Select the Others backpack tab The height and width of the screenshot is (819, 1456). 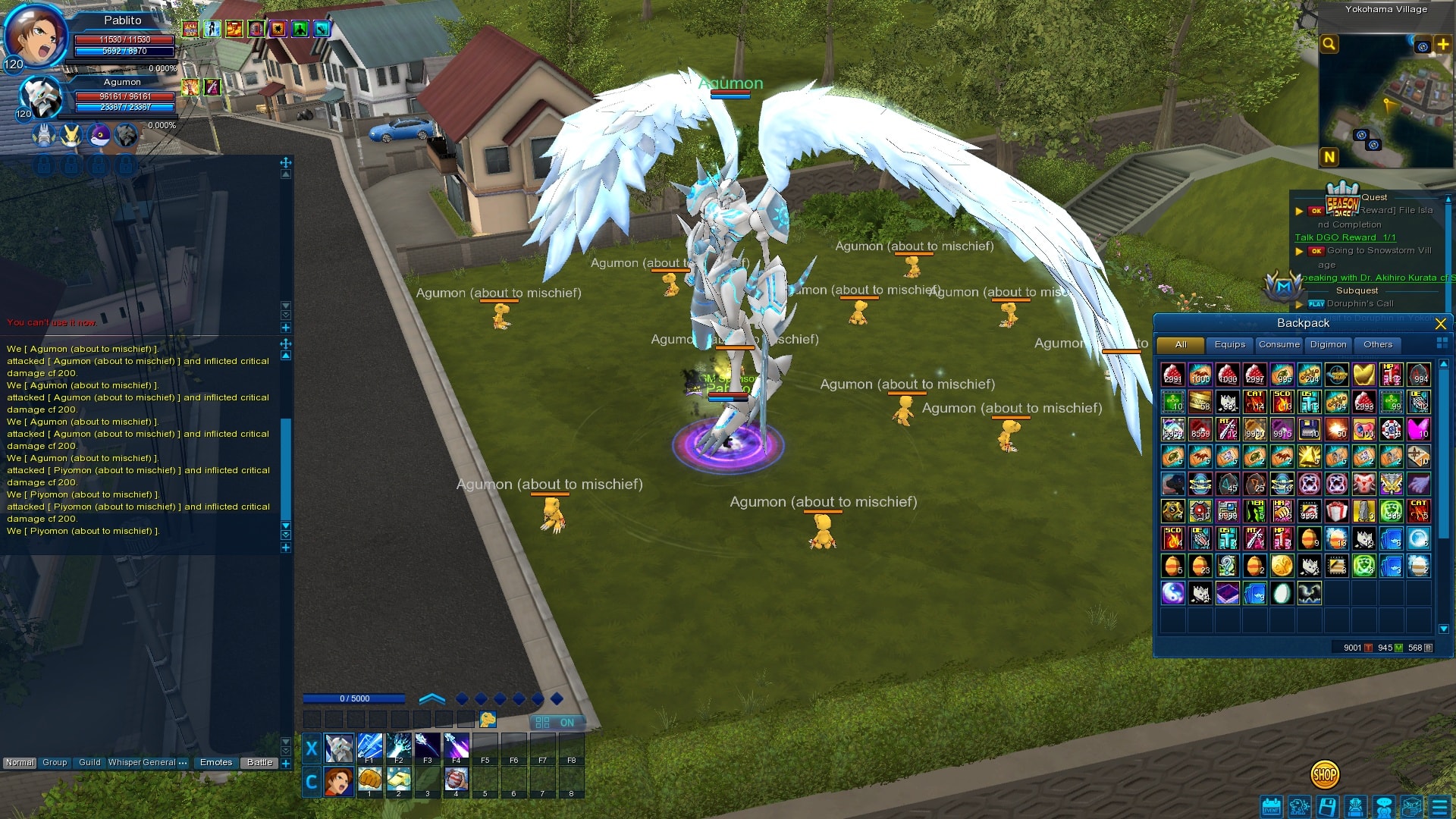coord(1377,345)
